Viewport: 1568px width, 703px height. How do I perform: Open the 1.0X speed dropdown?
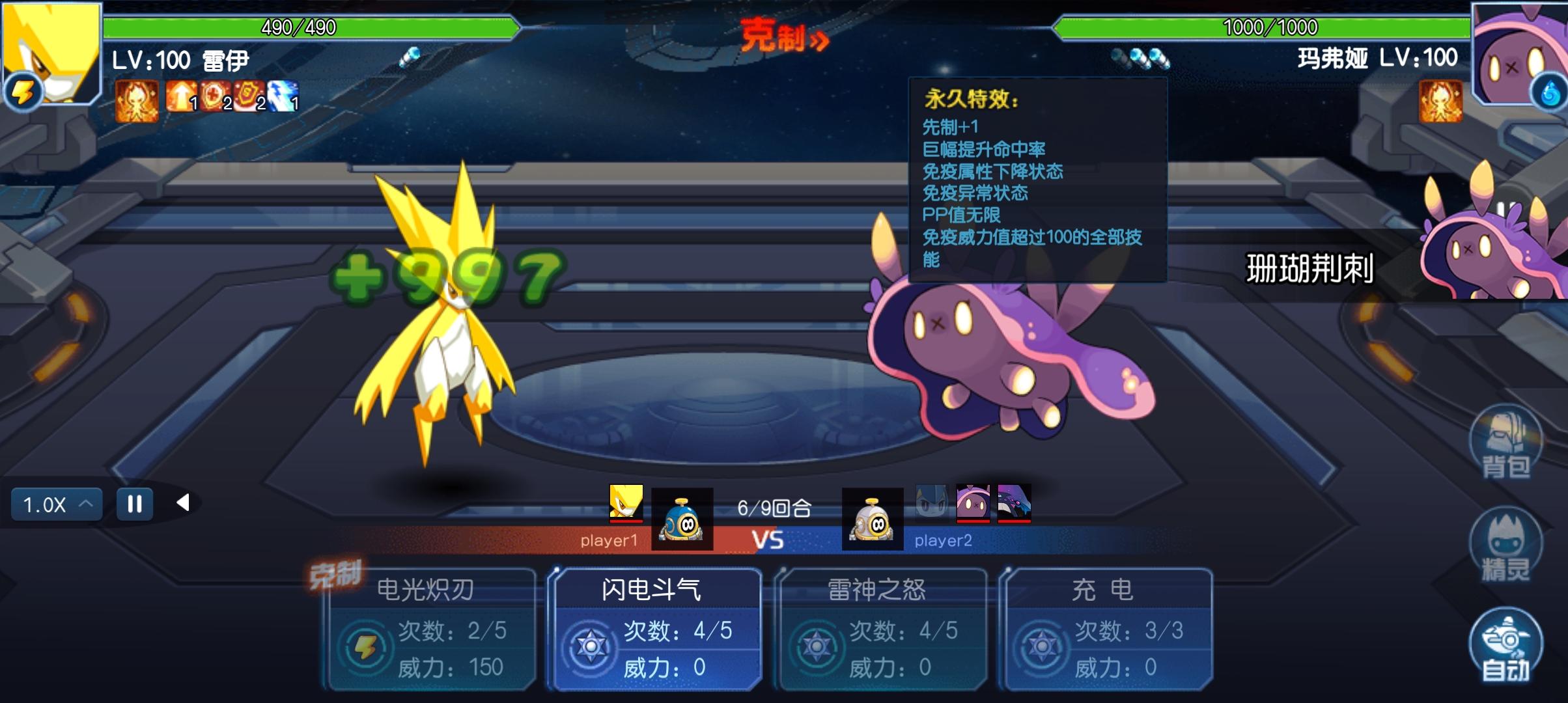[57, 504]
